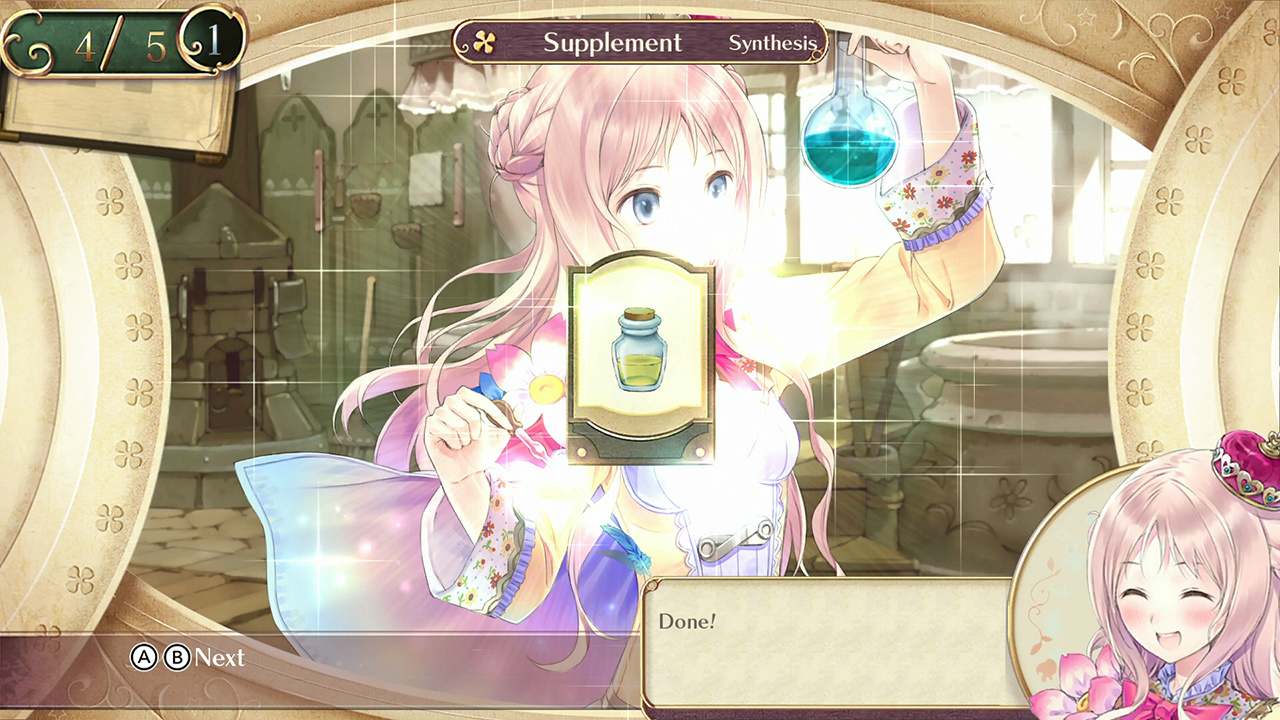Open the Synthesis label on the banner
The image size is (1280, 720).
point(777,43)
